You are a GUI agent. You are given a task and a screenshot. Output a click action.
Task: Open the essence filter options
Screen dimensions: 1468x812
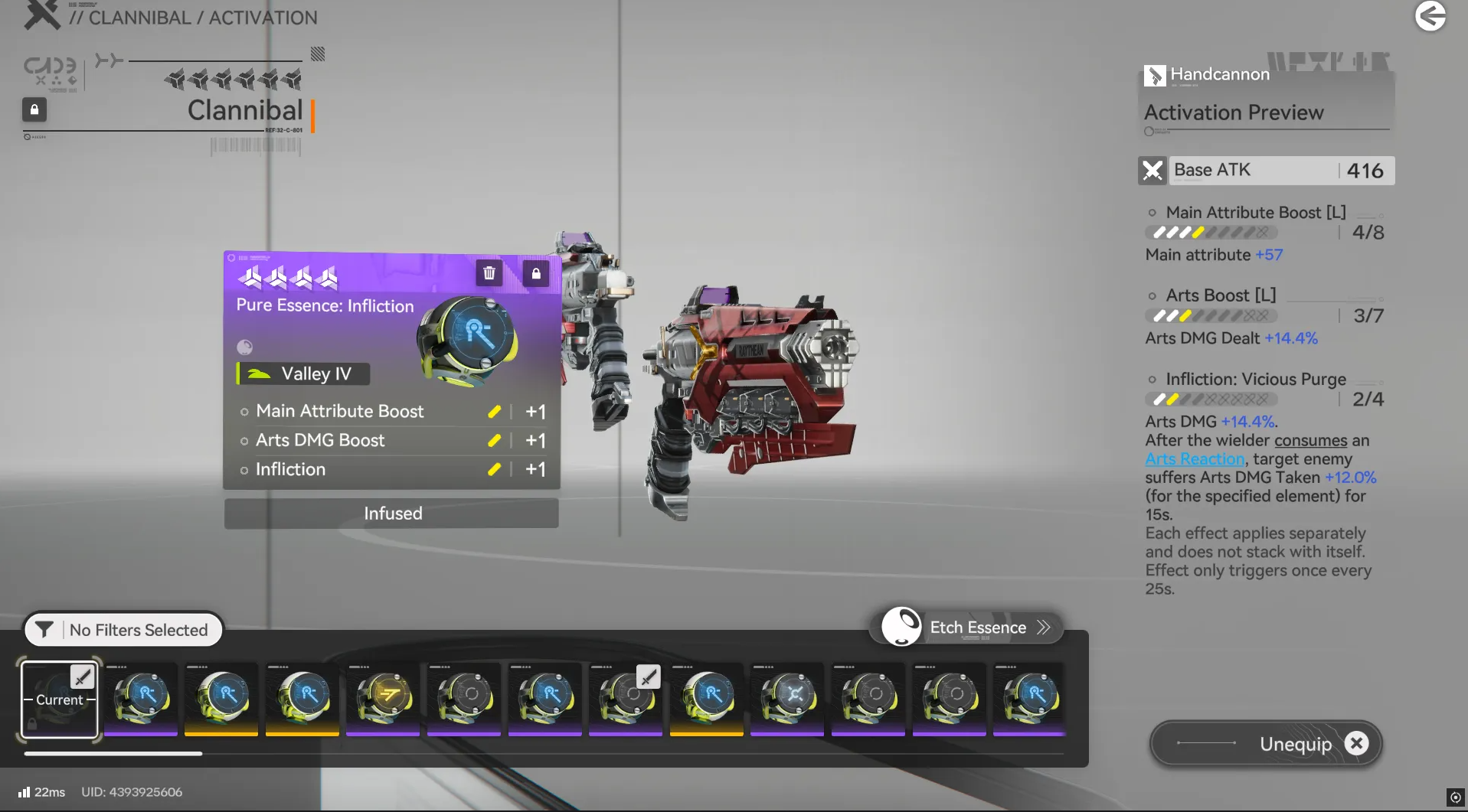[123, 630]
